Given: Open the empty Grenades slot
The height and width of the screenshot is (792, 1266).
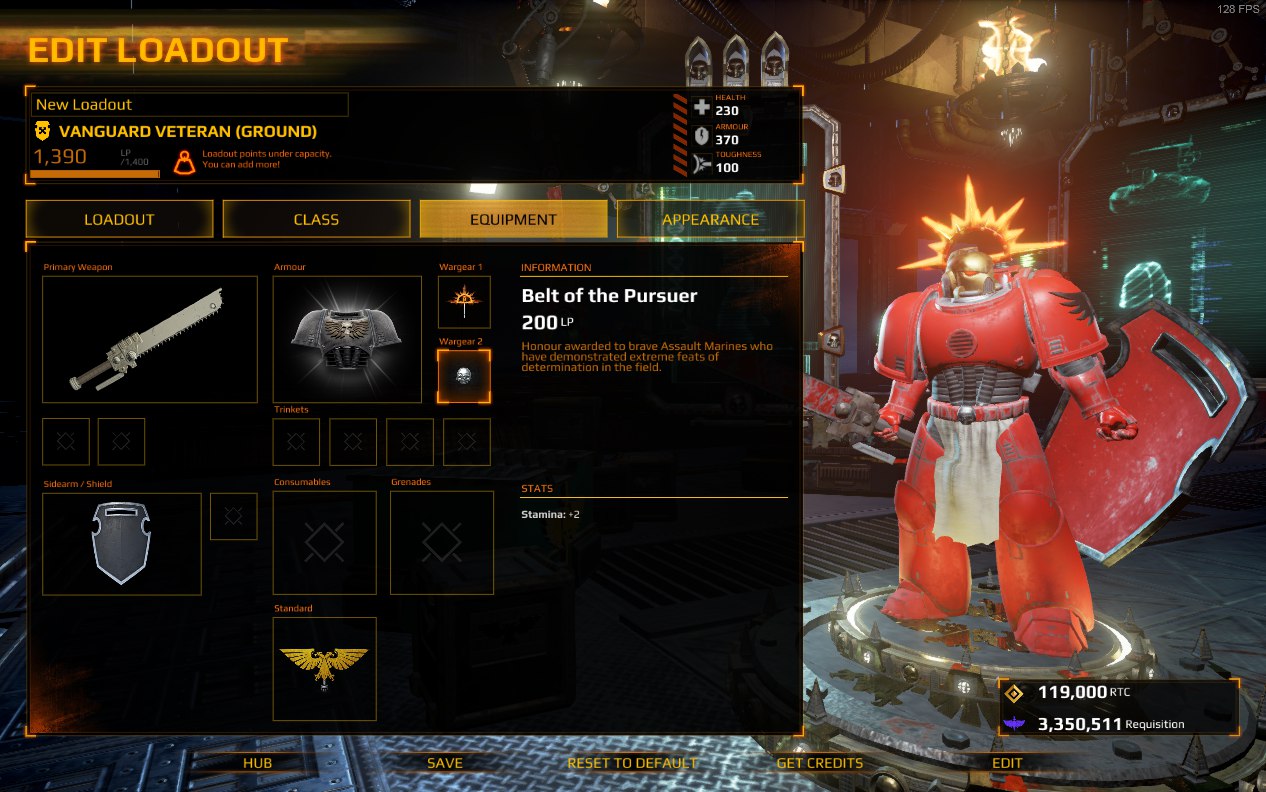Looking at the screenshot, I should [x=441, y=542].
